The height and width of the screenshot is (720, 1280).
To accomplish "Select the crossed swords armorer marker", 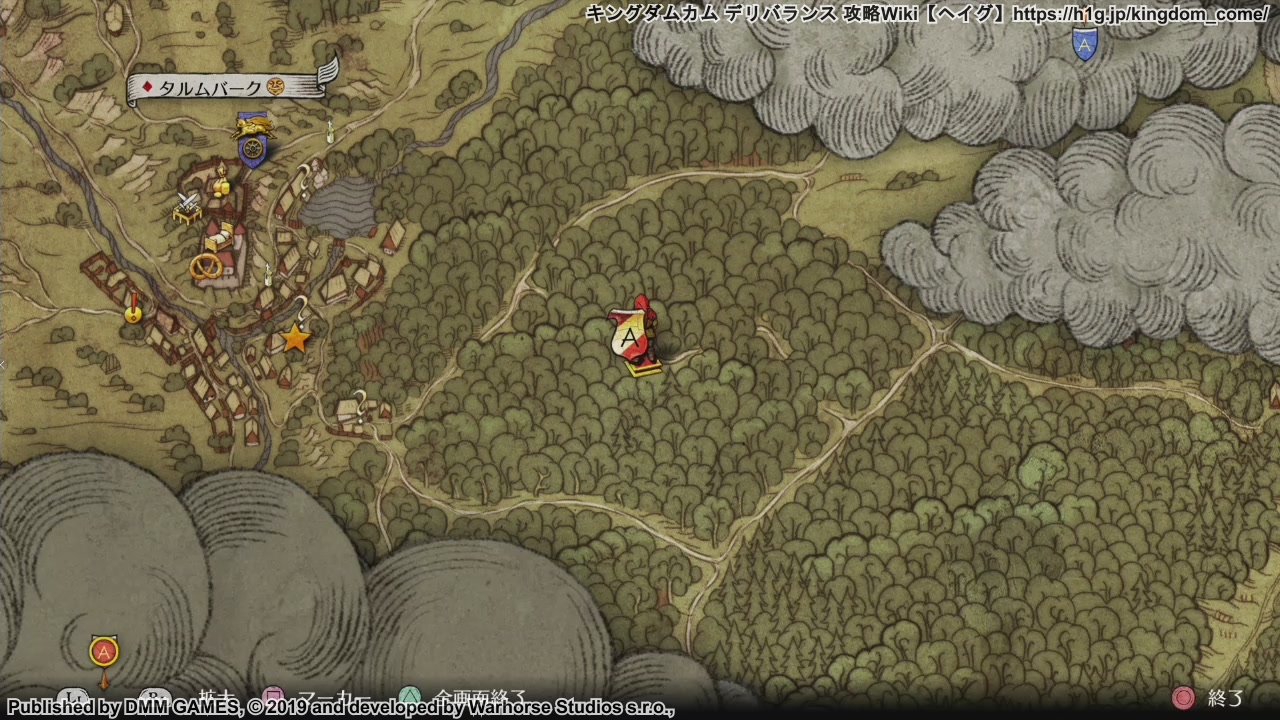I will [187, 206].
